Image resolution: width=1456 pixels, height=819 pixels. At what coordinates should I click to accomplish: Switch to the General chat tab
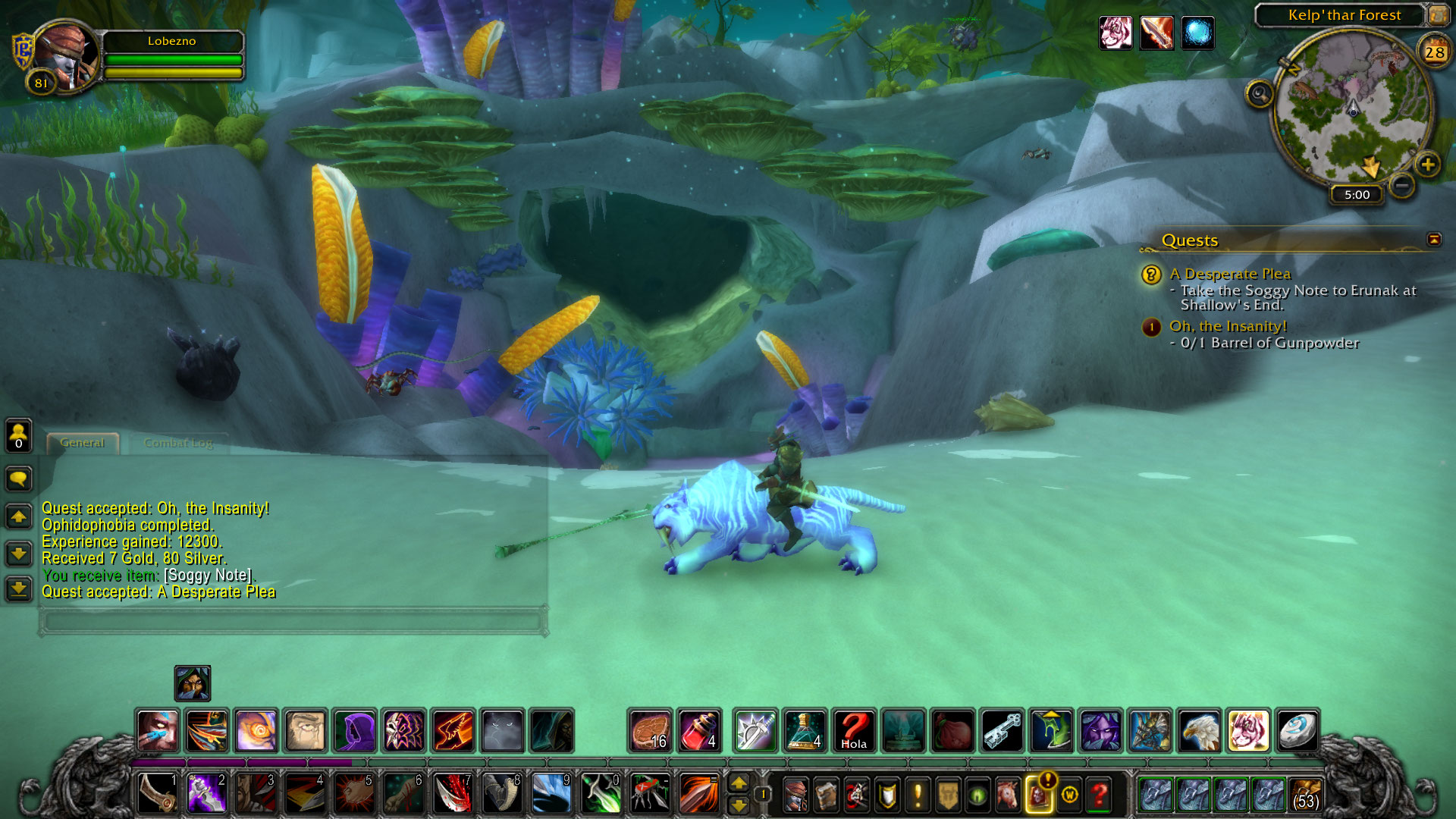82,443
